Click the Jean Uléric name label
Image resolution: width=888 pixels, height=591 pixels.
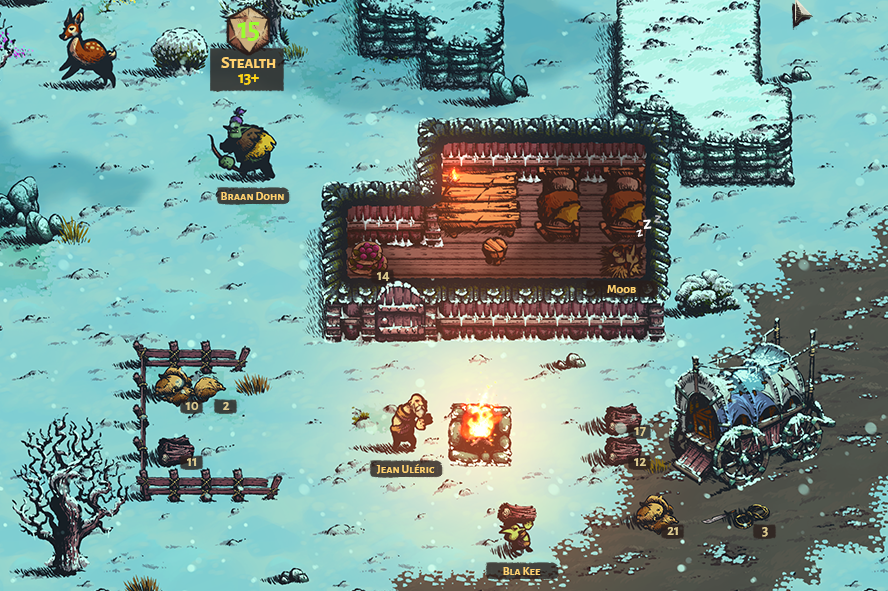tap(405, 468)
